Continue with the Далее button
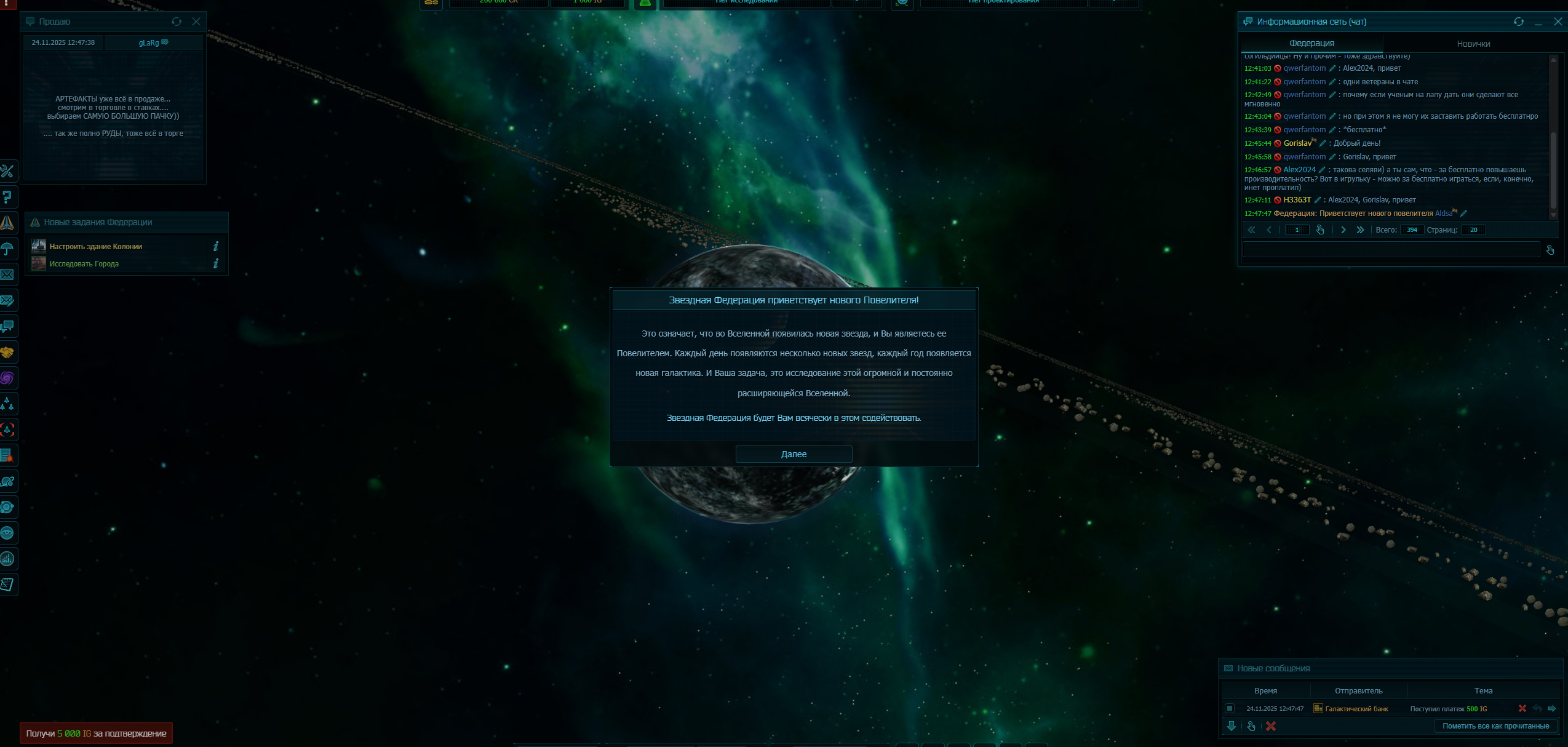Screen dimensions: 1568x747 point(794,454)
